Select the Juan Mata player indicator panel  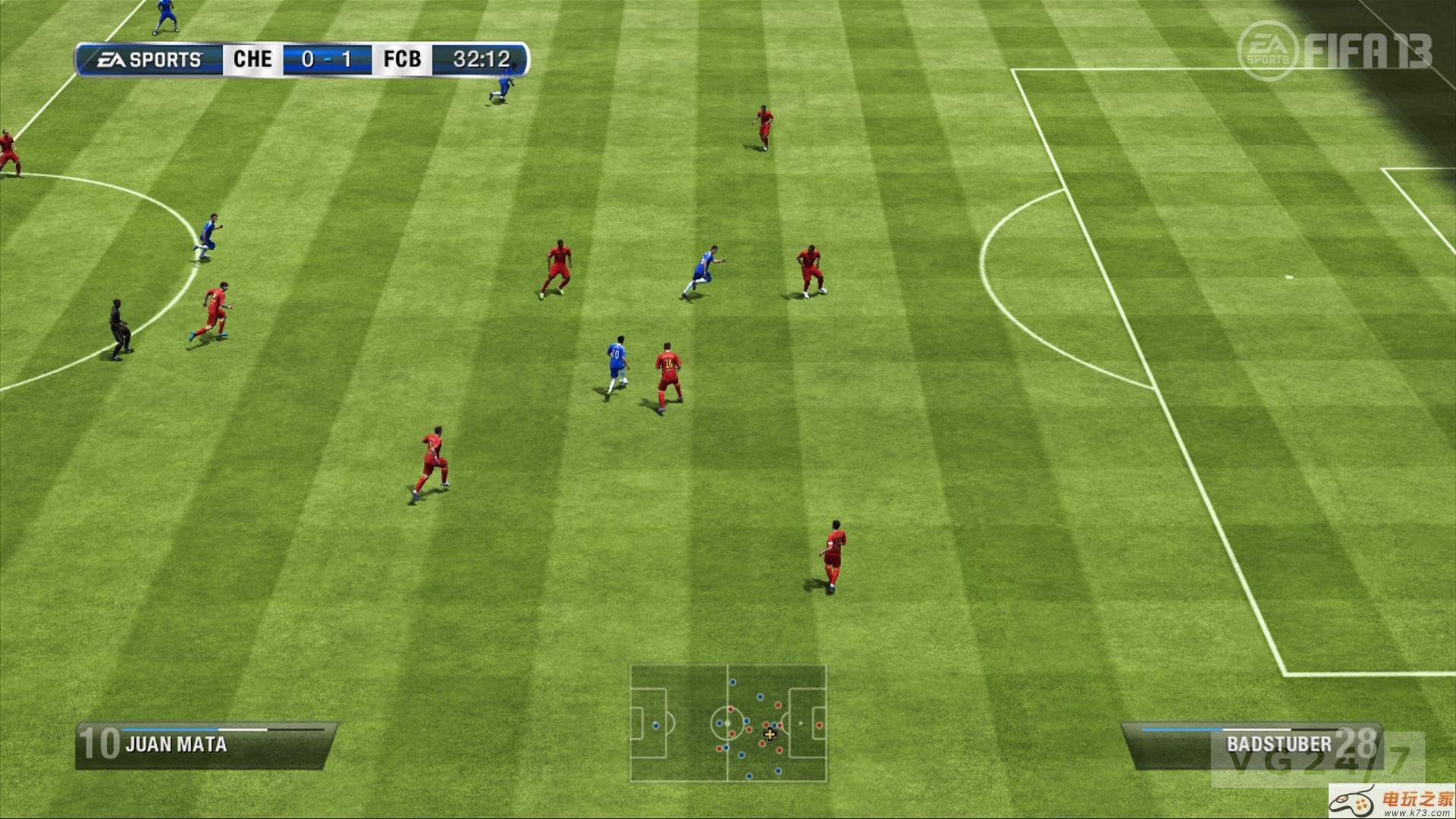tap(205, 745)
